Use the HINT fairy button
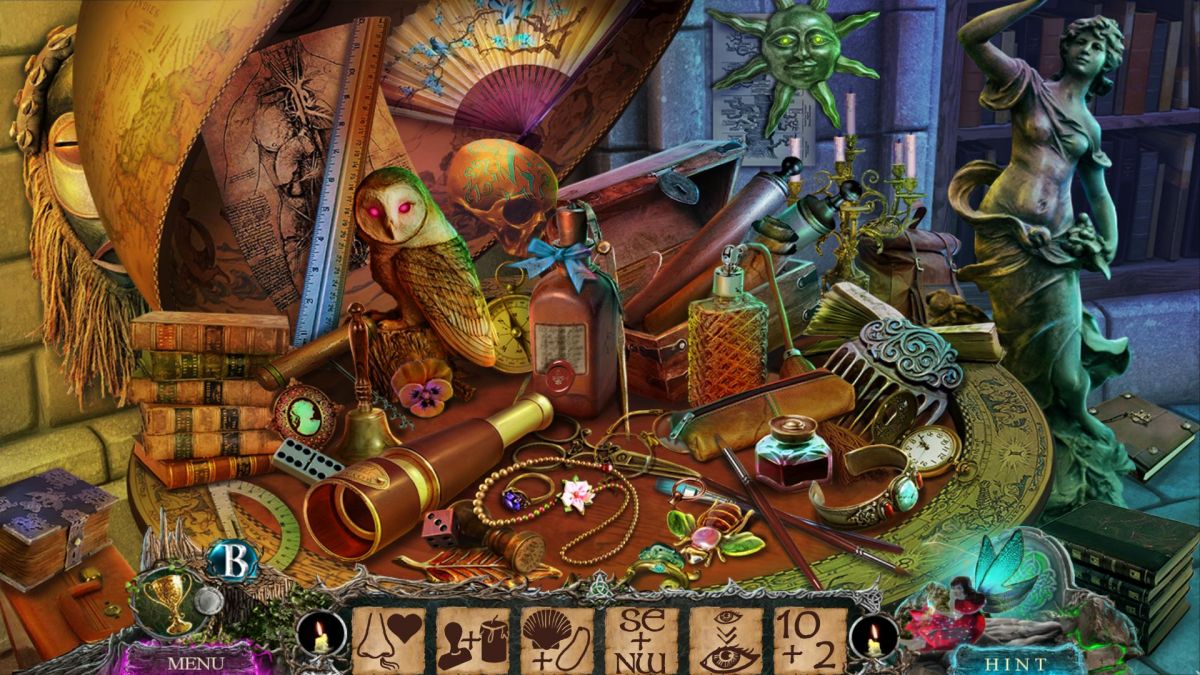Screen dimensions: 1200x675 pyautogui.click(x=1014, y=661)
